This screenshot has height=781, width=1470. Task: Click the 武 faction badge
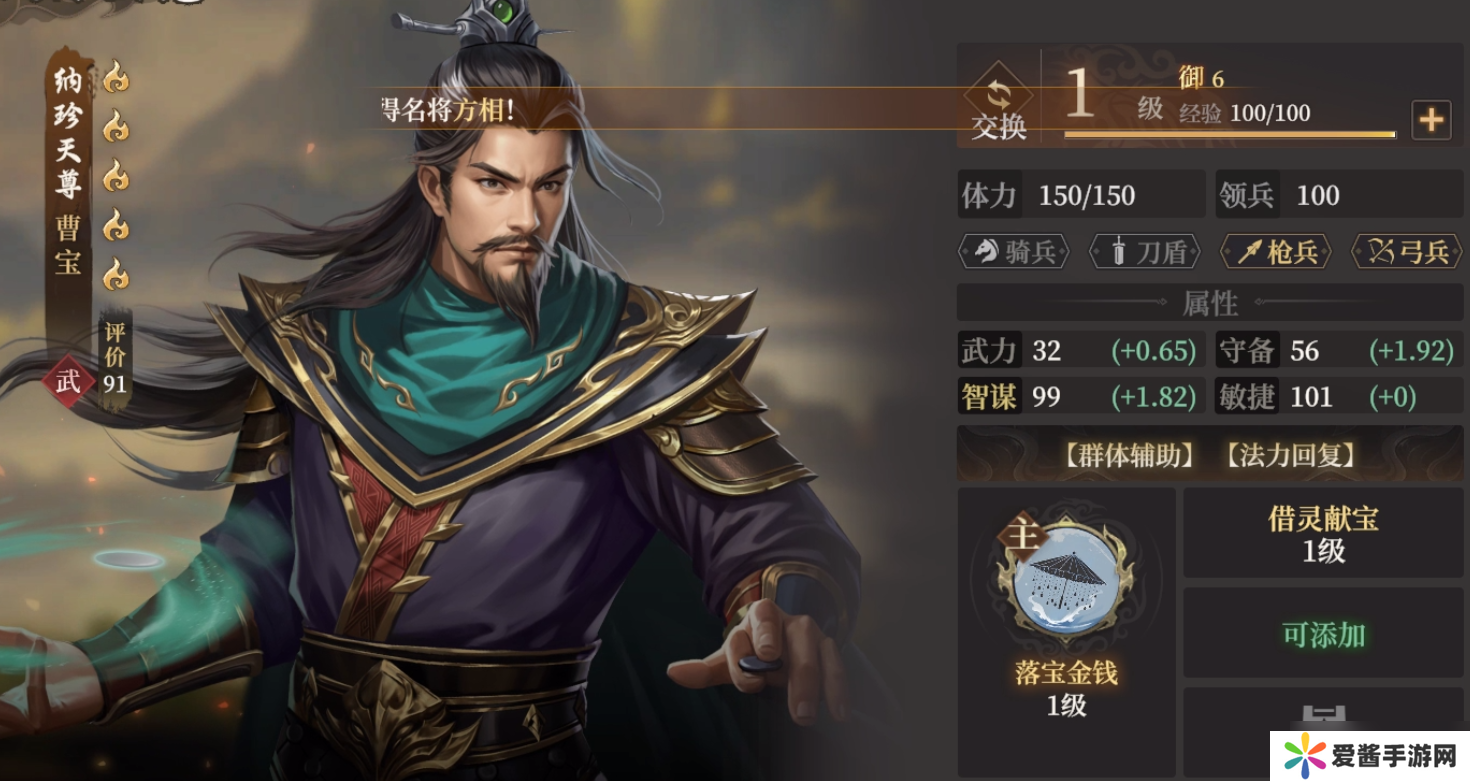[x=67, y=380]
